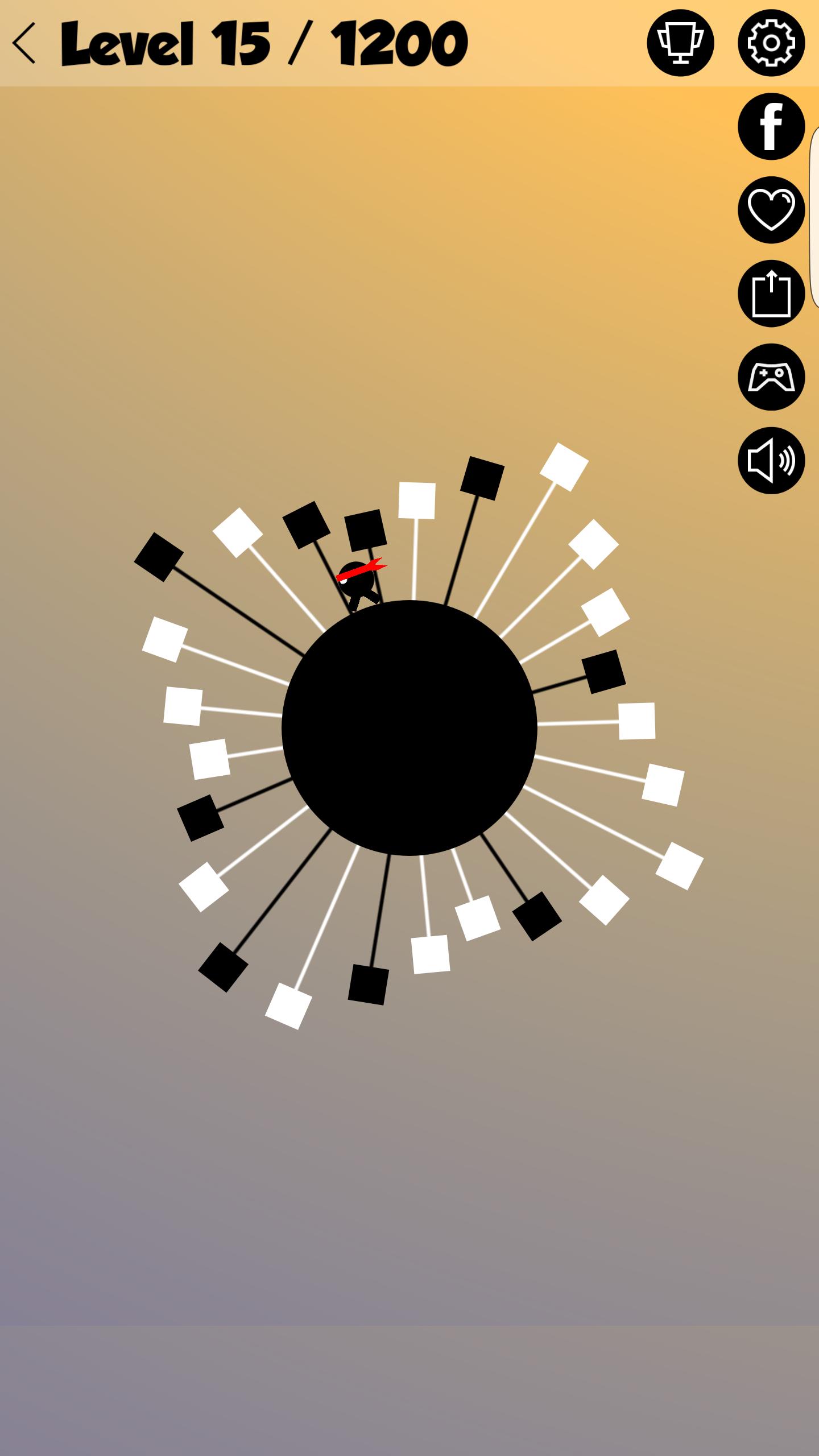This screenshot has width=819, height=1456.
Task: Toggle sound with the speaker icon
Action: pos(771,461)
